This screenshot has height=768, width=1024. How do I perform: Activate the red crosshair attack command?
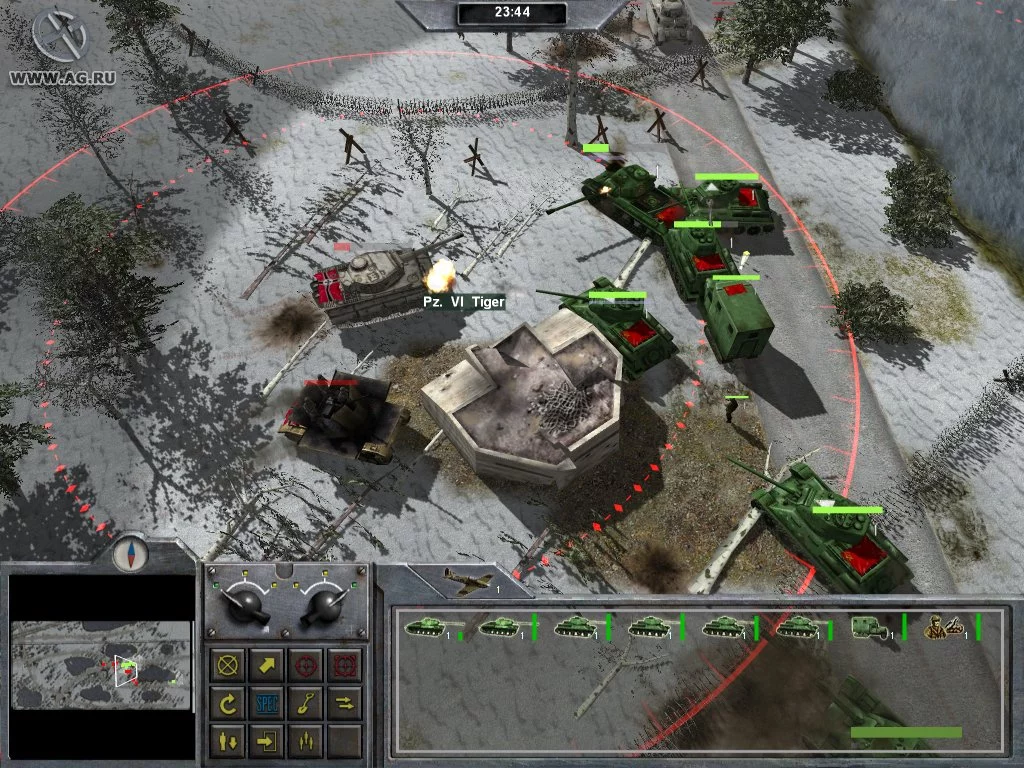pos(305,665)
